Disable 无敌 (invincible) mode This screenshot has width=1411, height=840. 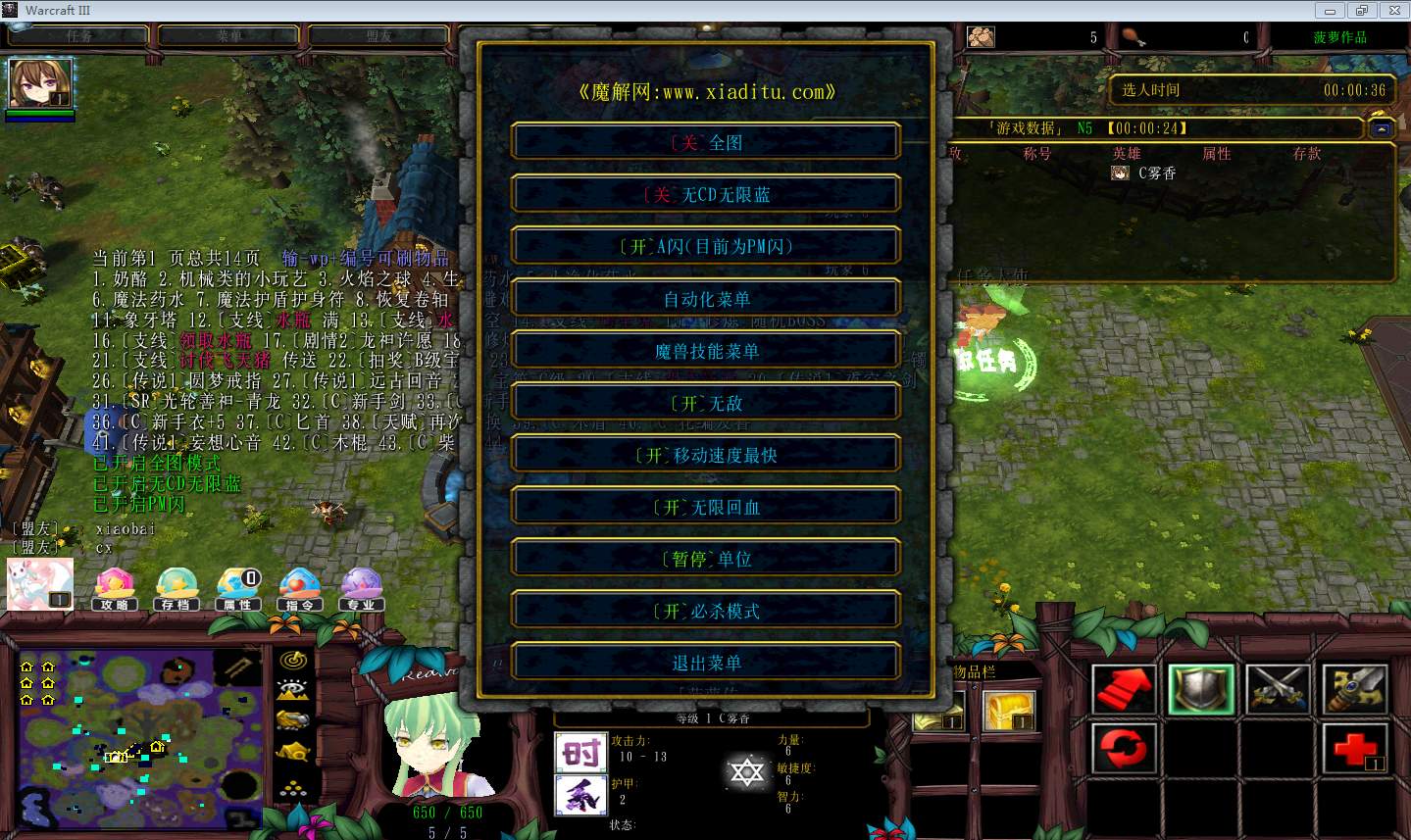tap(705, 402)
